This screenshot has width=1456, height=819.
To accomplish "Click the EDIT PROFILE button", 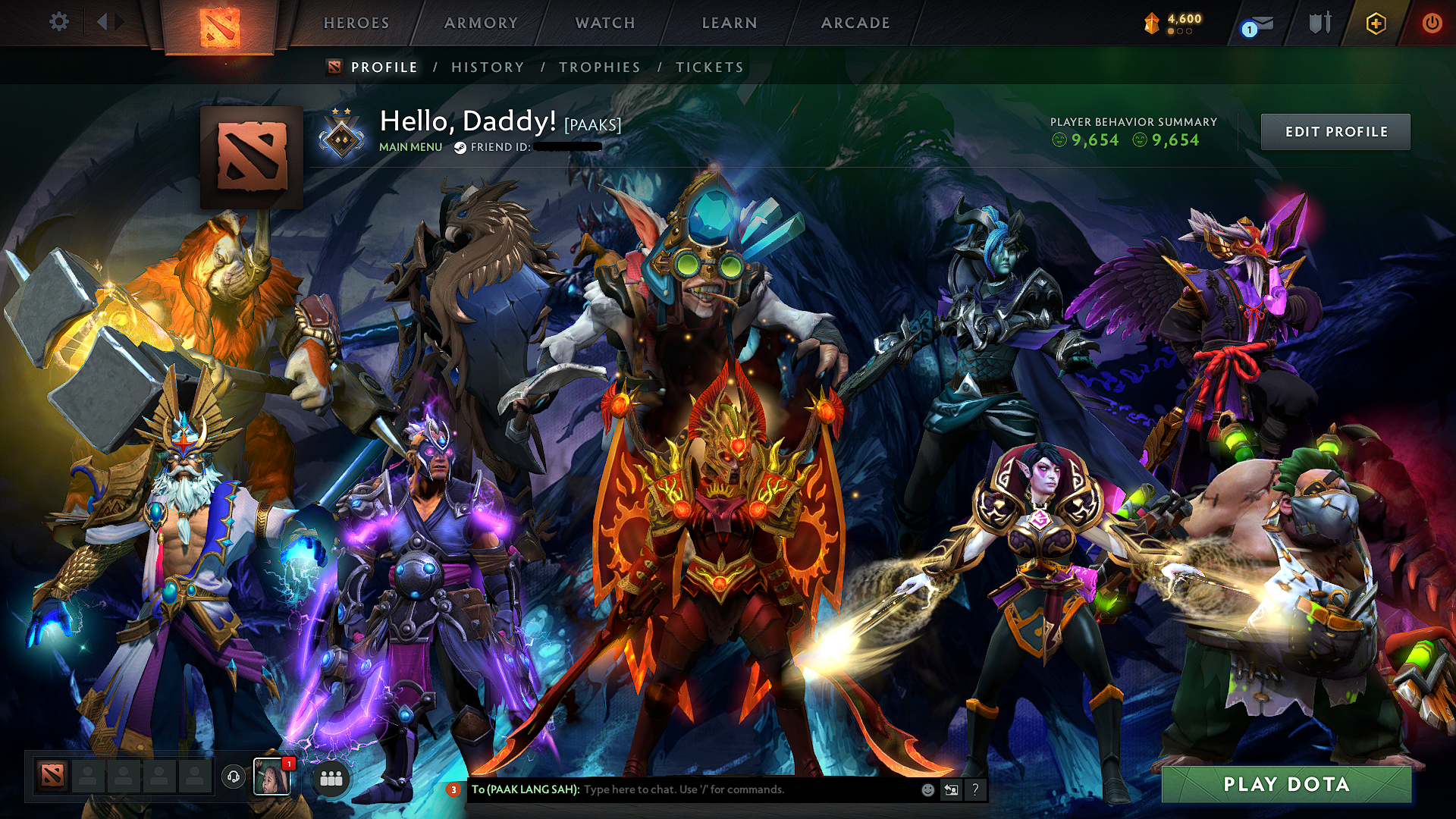I will click(x=1335, y=130).
